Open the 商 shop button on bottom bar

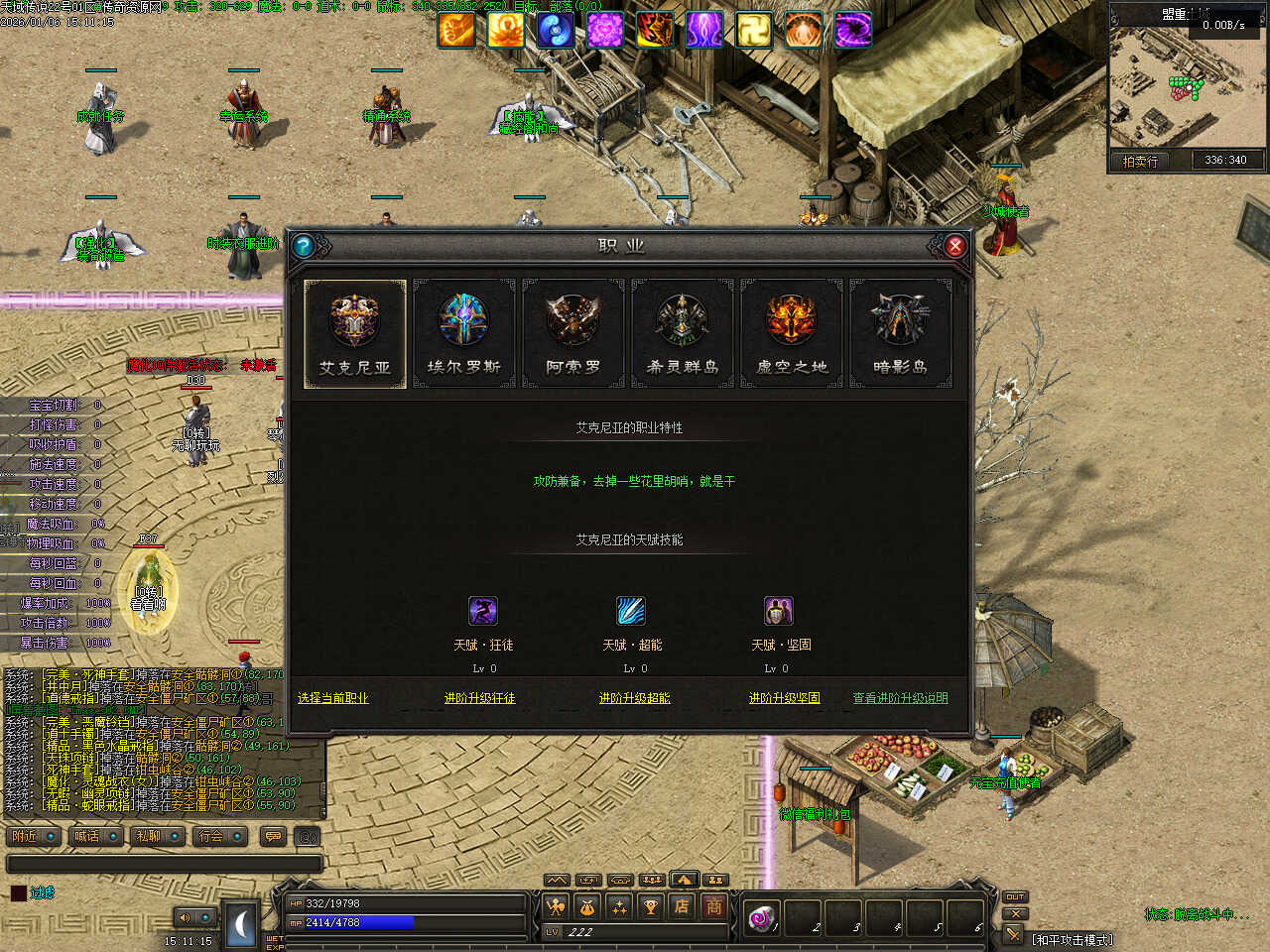(x=713, y=906)
